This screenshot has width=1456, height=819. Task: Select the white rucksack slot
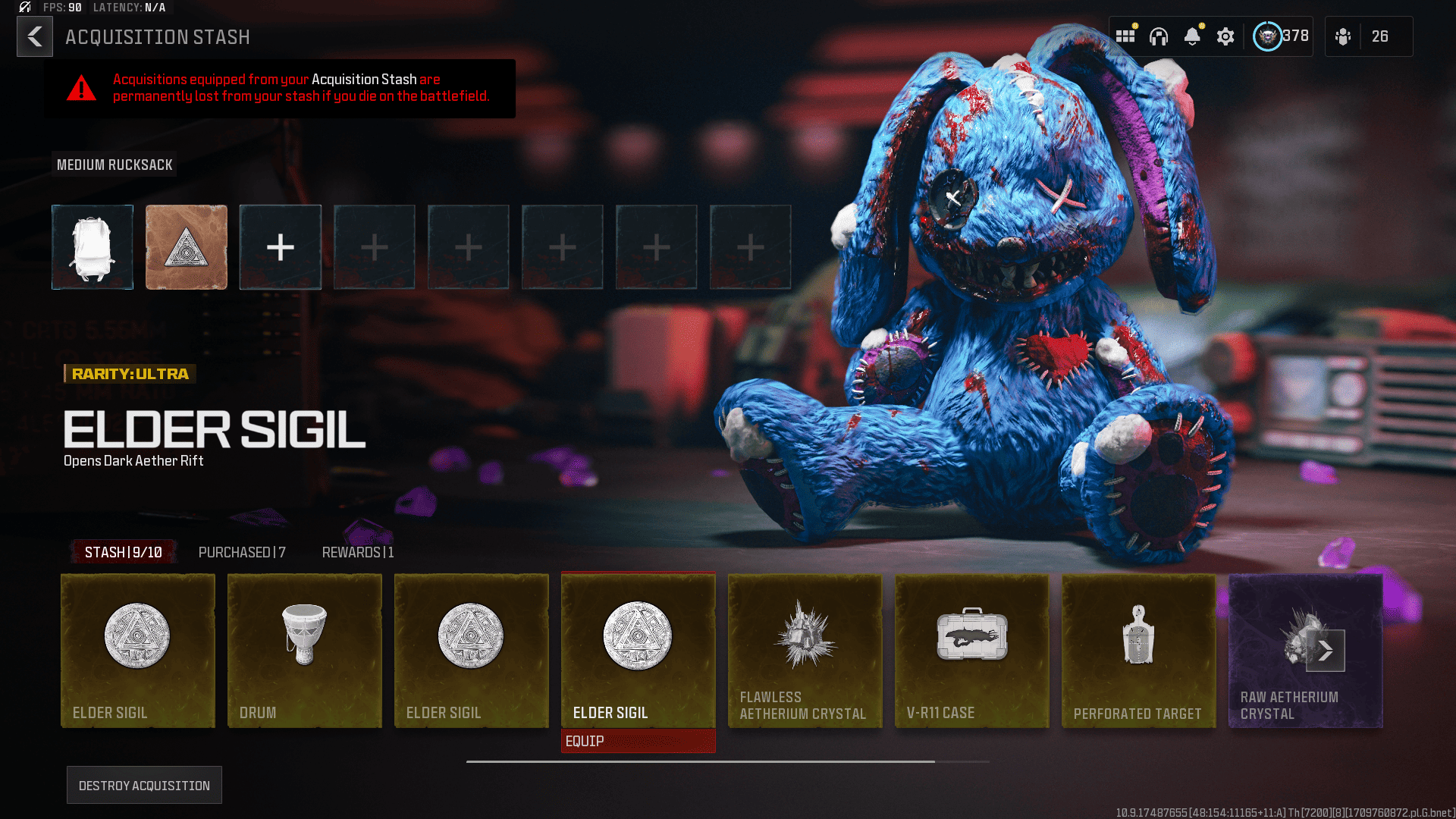pyautogui.click(x=93, y=247)
